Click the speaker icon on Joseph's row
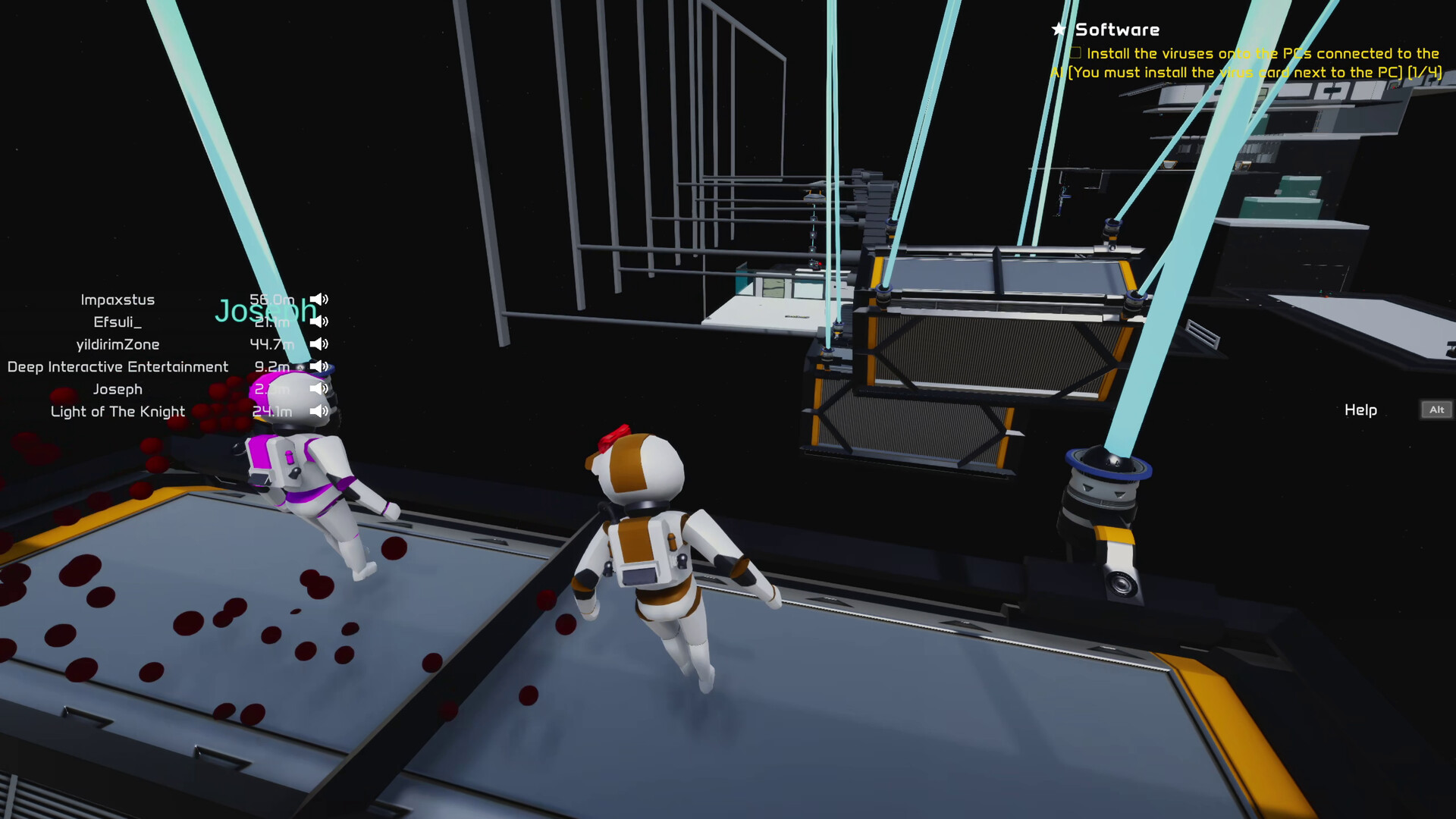Viewport: 1456px width, 819px height. [x=318, y=389]
